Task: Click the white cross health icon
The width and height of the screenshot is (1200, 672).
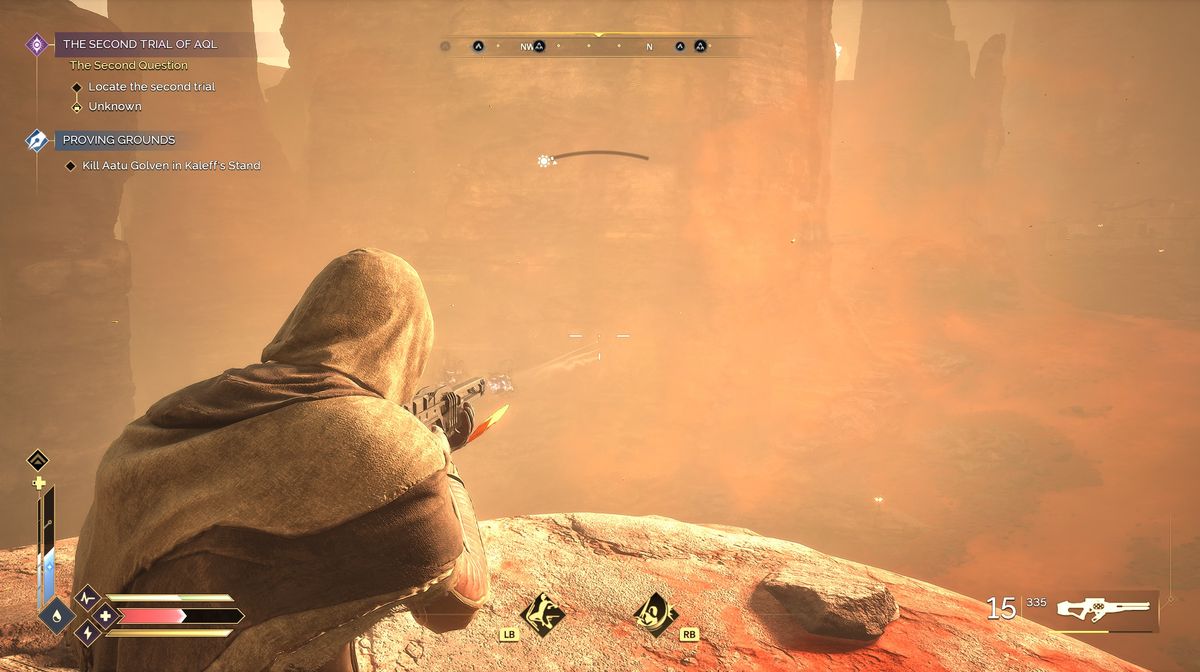Action: [x=103, y=615]
